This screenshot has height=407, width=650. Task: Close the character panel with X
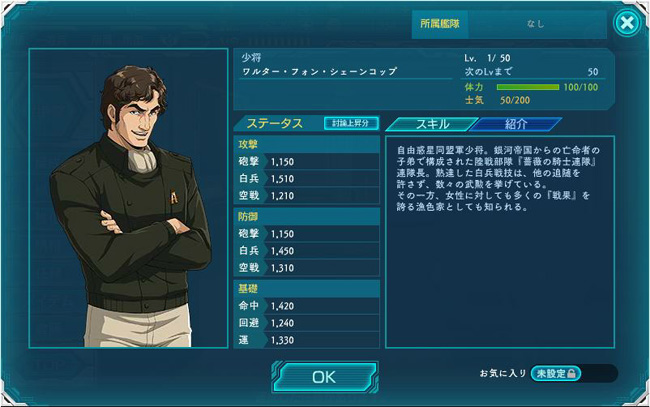click(x=626, y=23)
